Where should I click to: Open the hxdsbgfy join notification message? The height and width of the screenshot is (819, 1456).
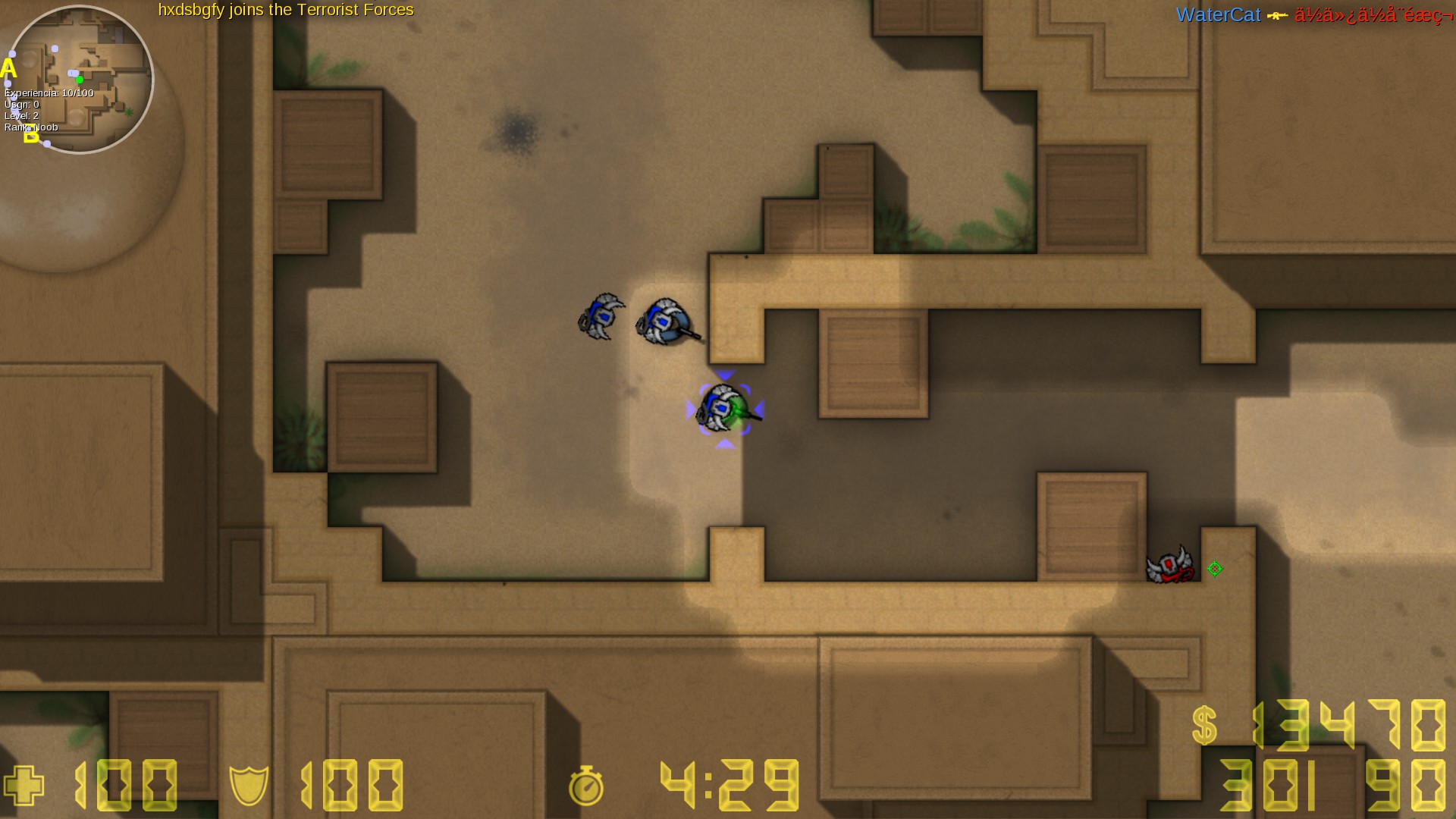(285, 11)
